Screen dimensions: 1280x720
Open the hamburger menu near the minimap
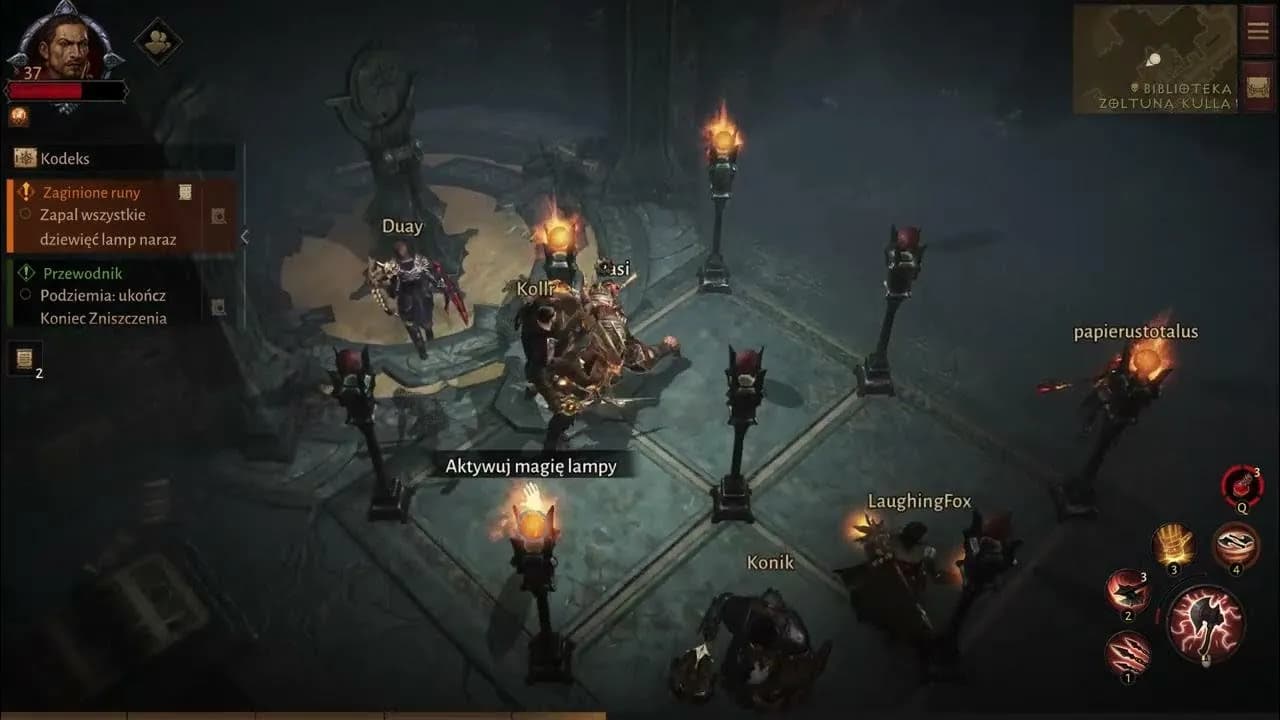[x=1257, y=30]
